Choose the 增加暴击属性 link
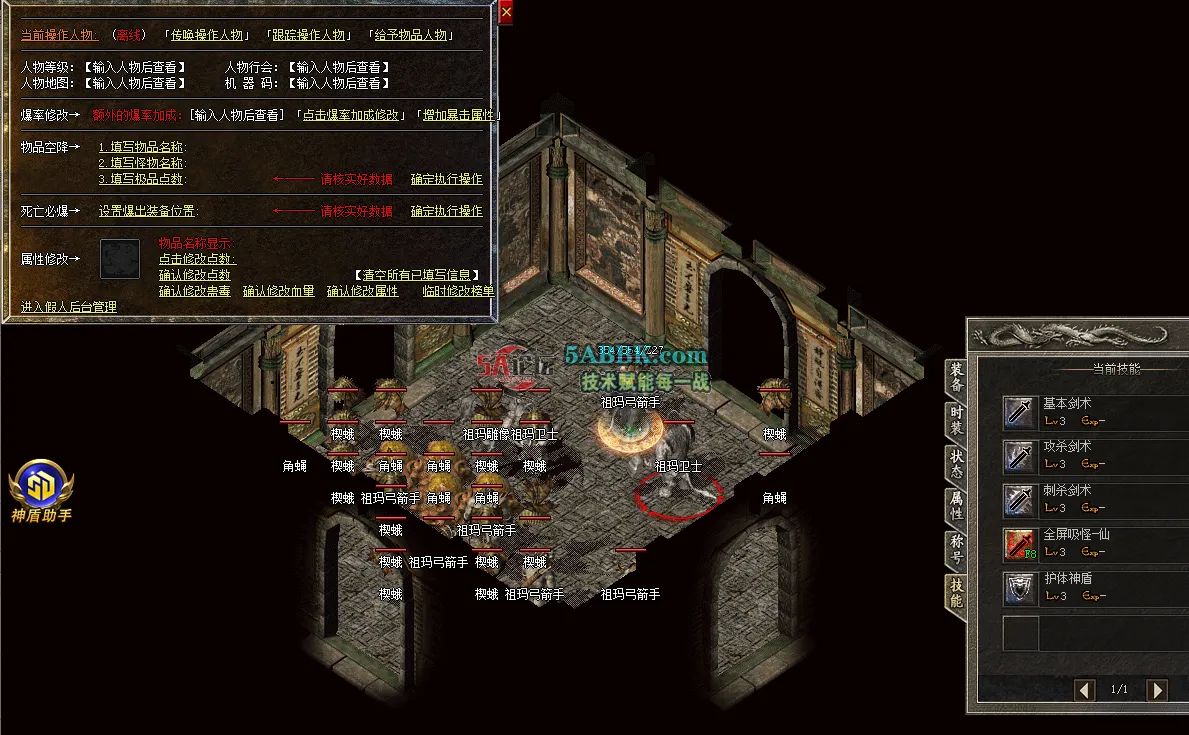 (x=458, y=115)
